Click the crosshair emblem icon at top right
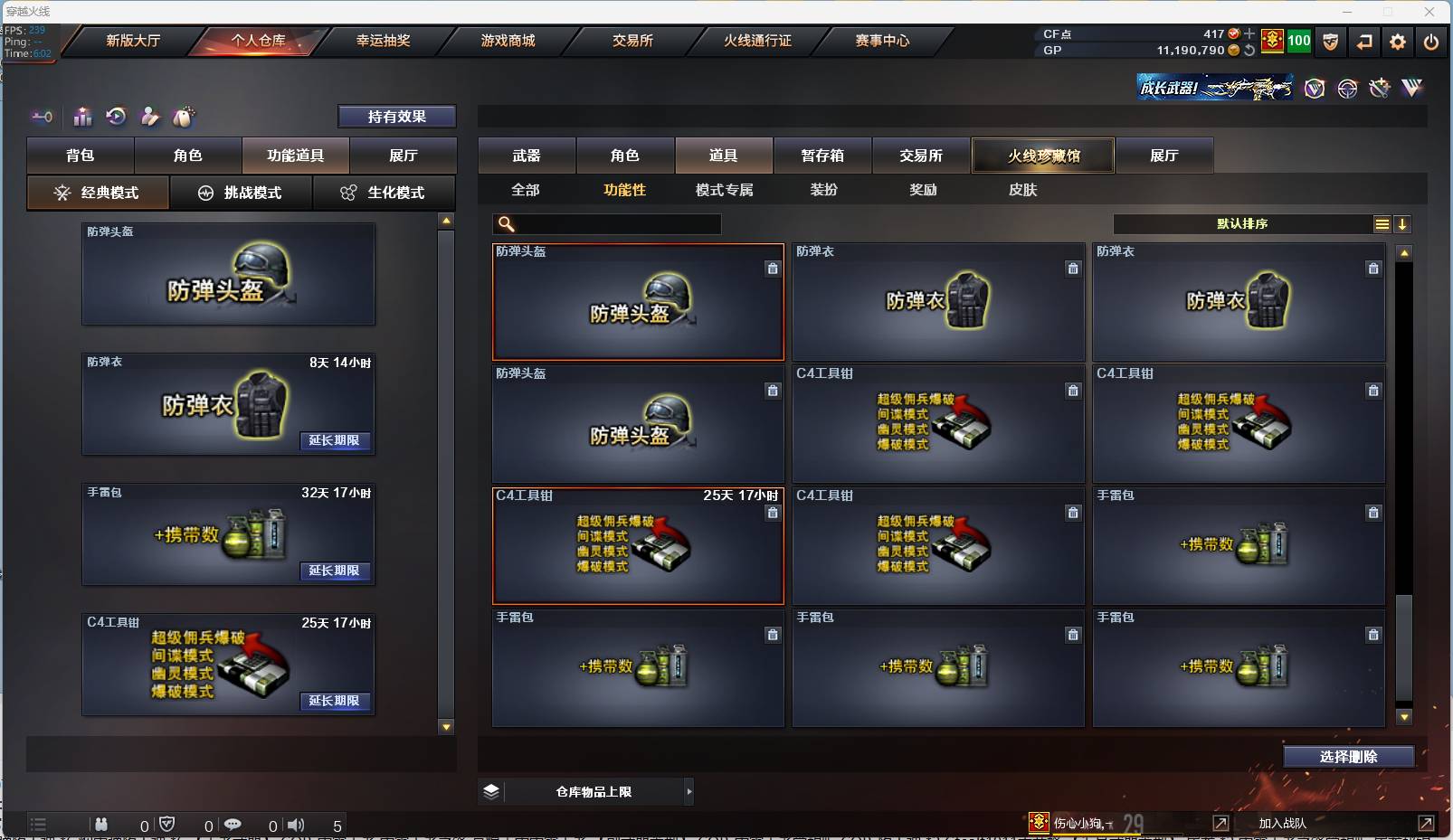1453x840 pixels. click(1346, 88)
